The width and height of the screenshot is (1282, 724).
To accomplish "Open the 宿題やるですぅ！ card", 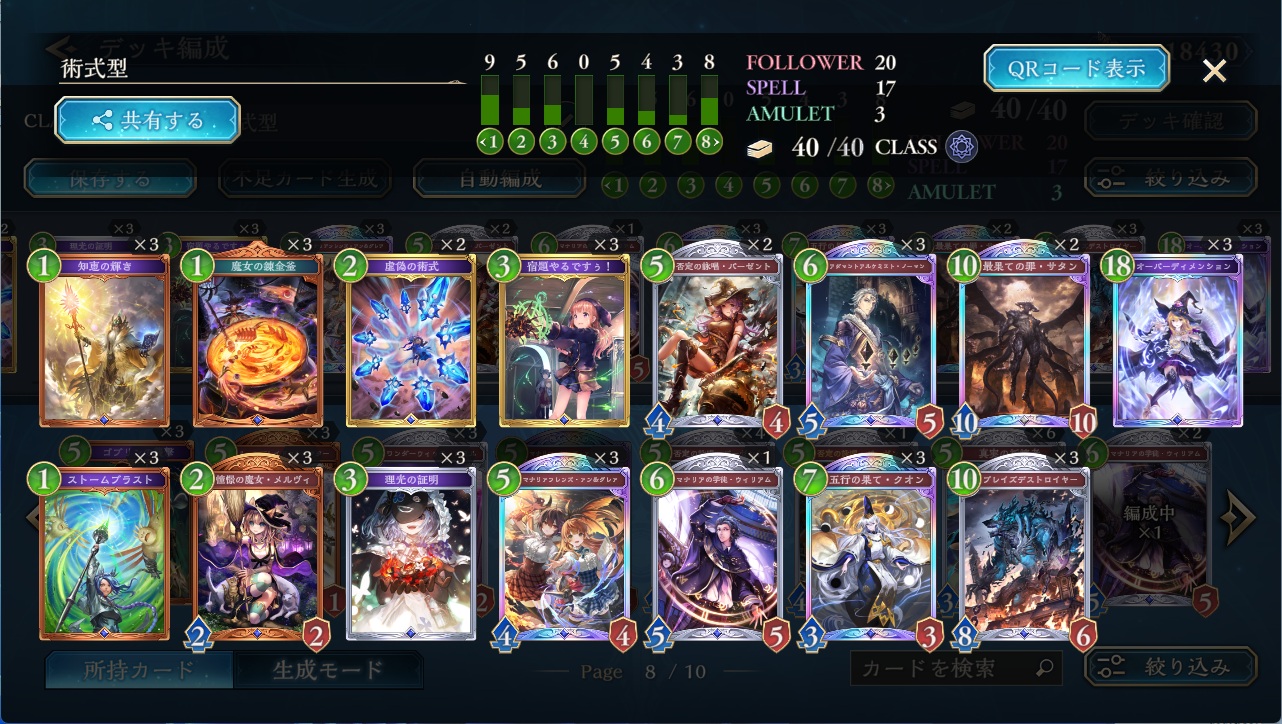I will (x=563, y=340).
